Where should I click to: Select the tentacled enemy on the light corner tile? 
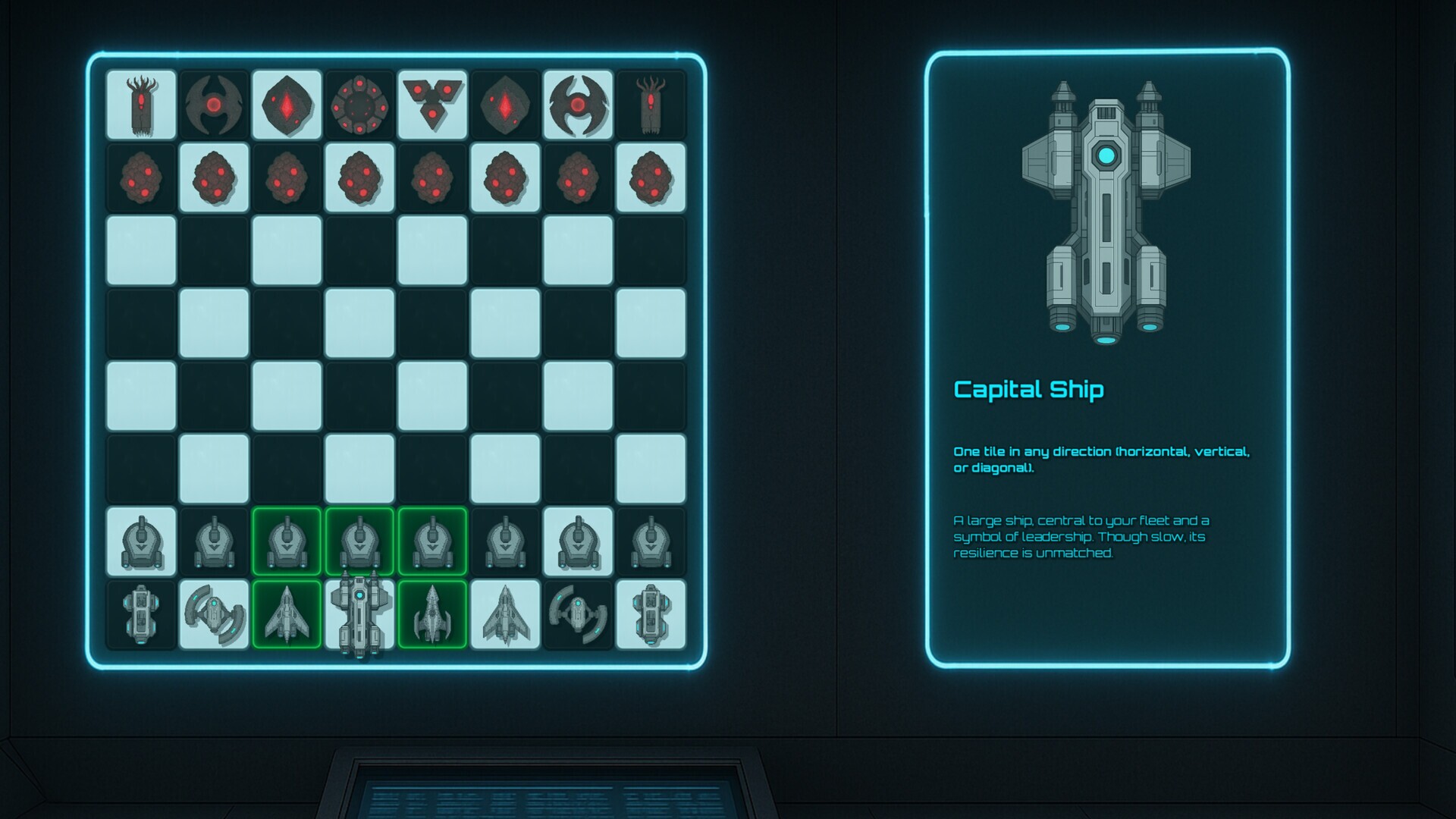[x=141, y=105]
